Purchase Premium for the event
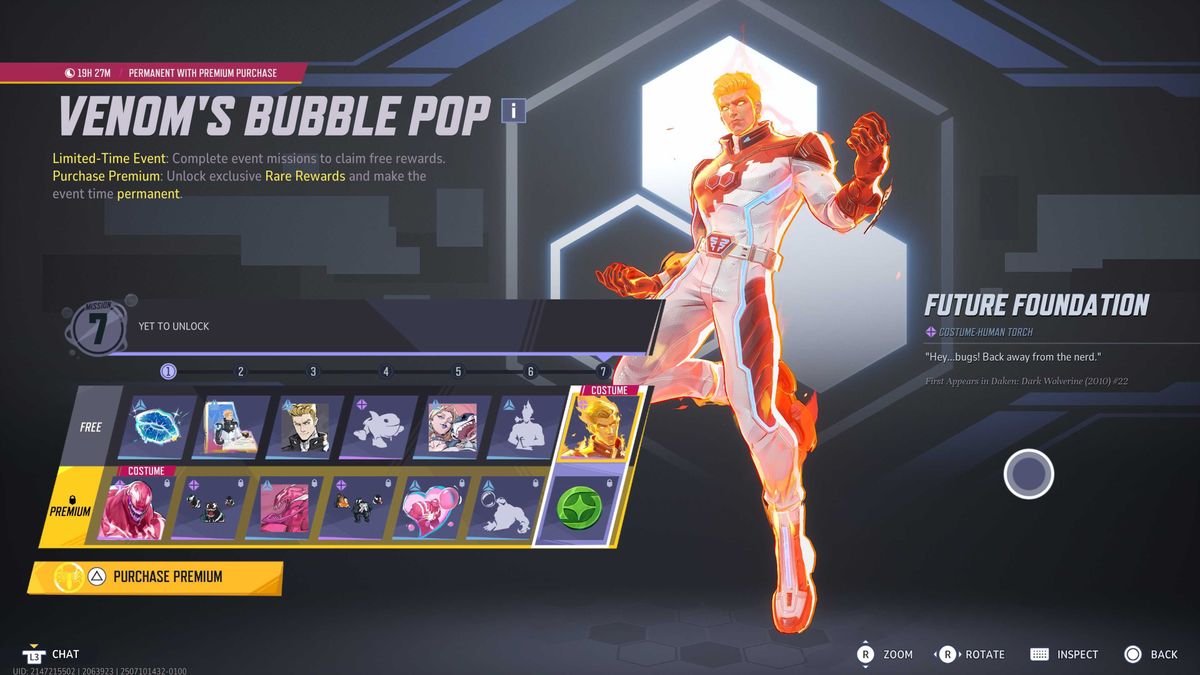Viewport: 1200px width, 675px height. click(x=156, y=577)
